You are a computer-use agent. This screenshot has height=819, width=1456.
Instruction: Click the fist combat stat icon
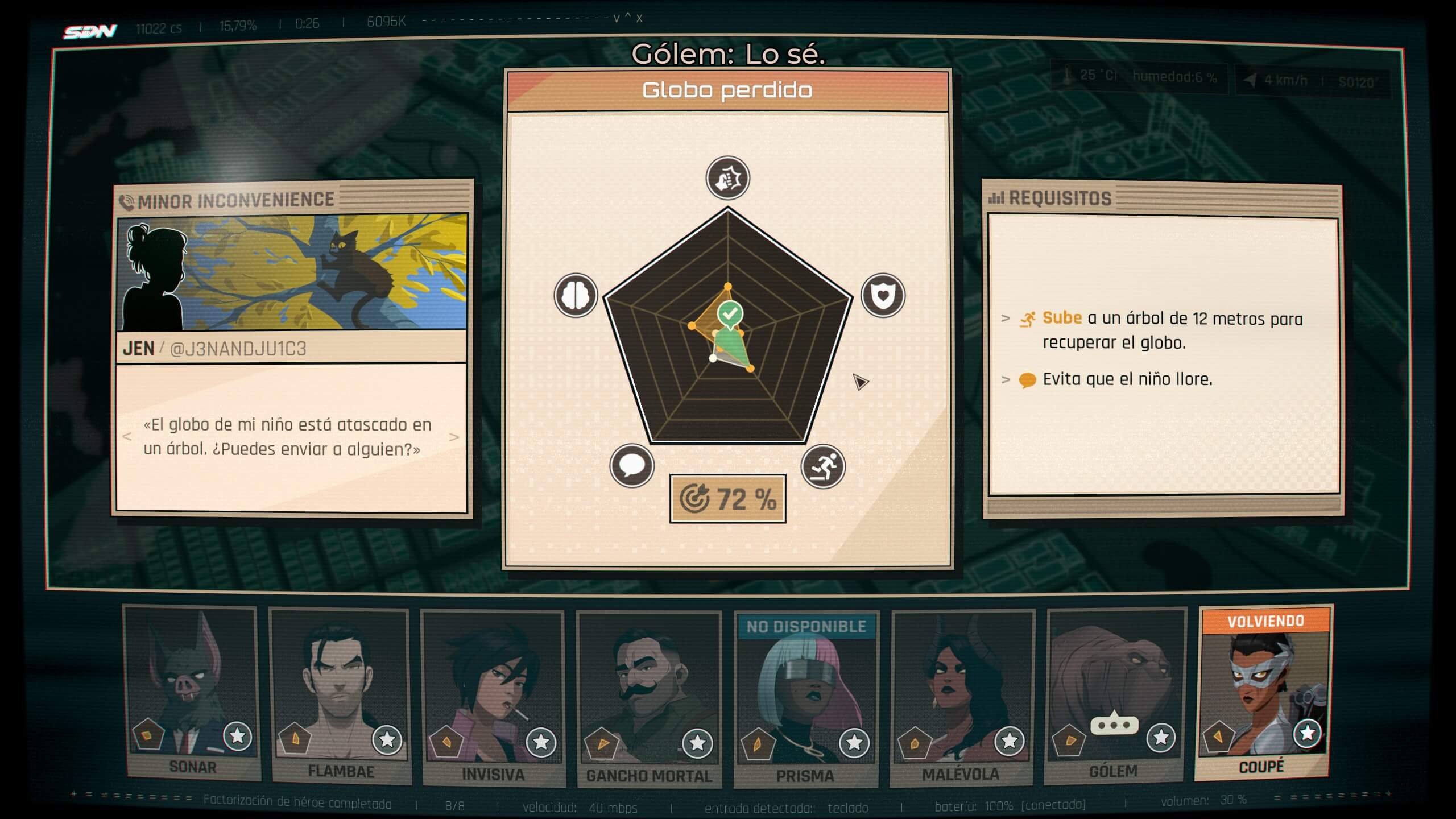[x=727, y=179]
